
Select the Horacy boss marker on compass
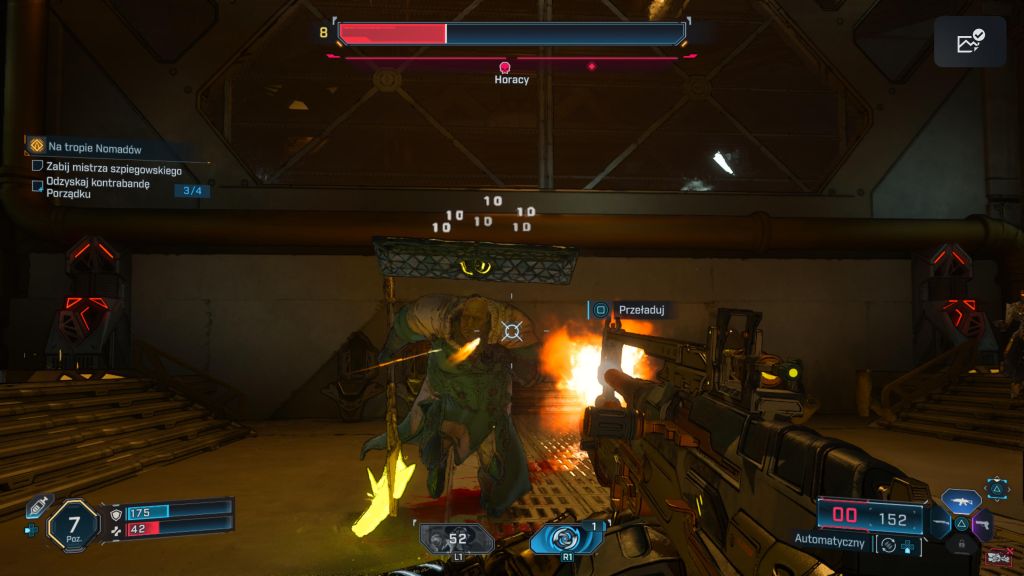pyautogui.click(x=505, y=67)
